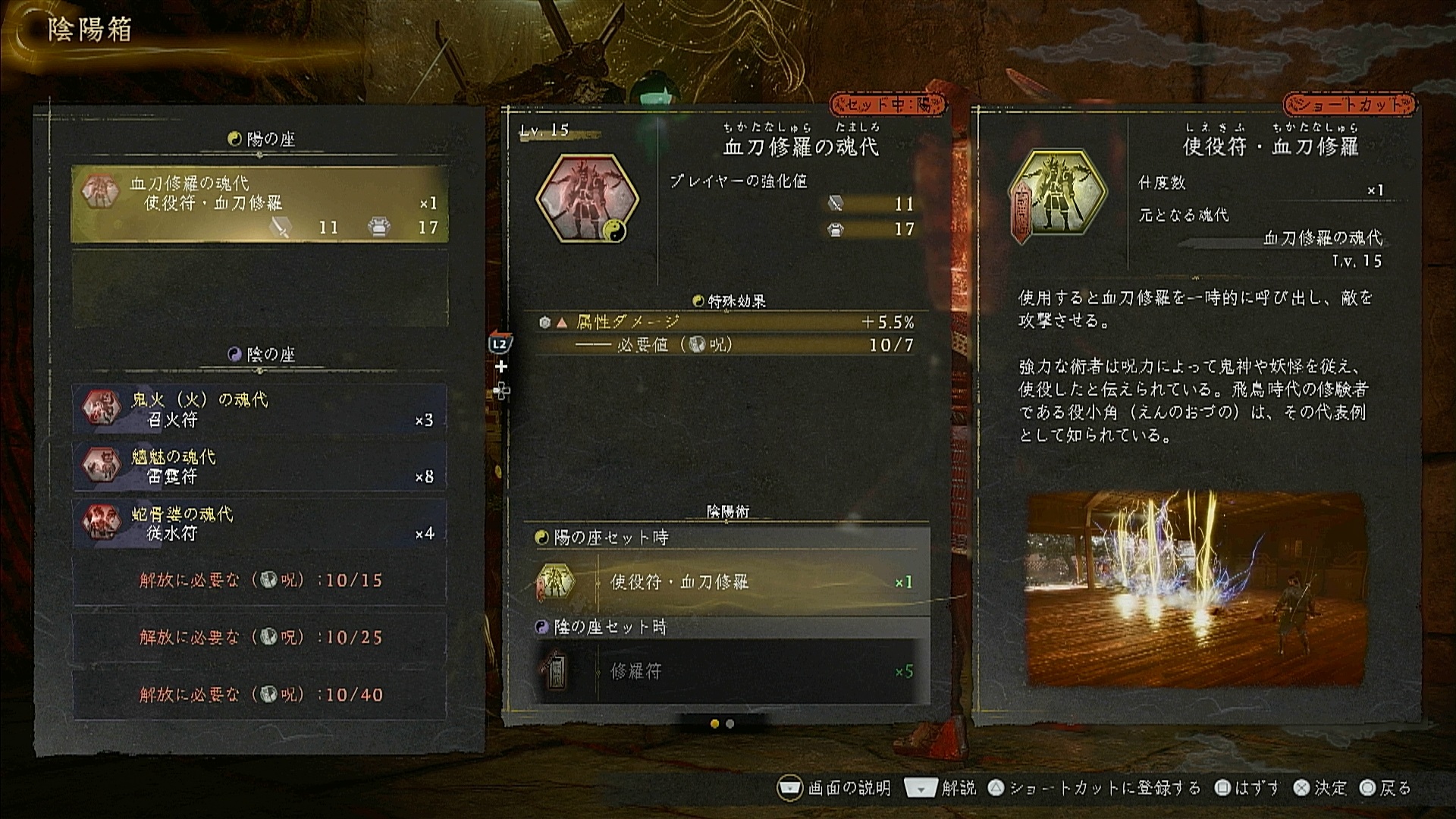Image resolution: width=1456 pixels, height=819 pixels.
Task: Open 画面の説明 screen help
Action: click(836, 789)
